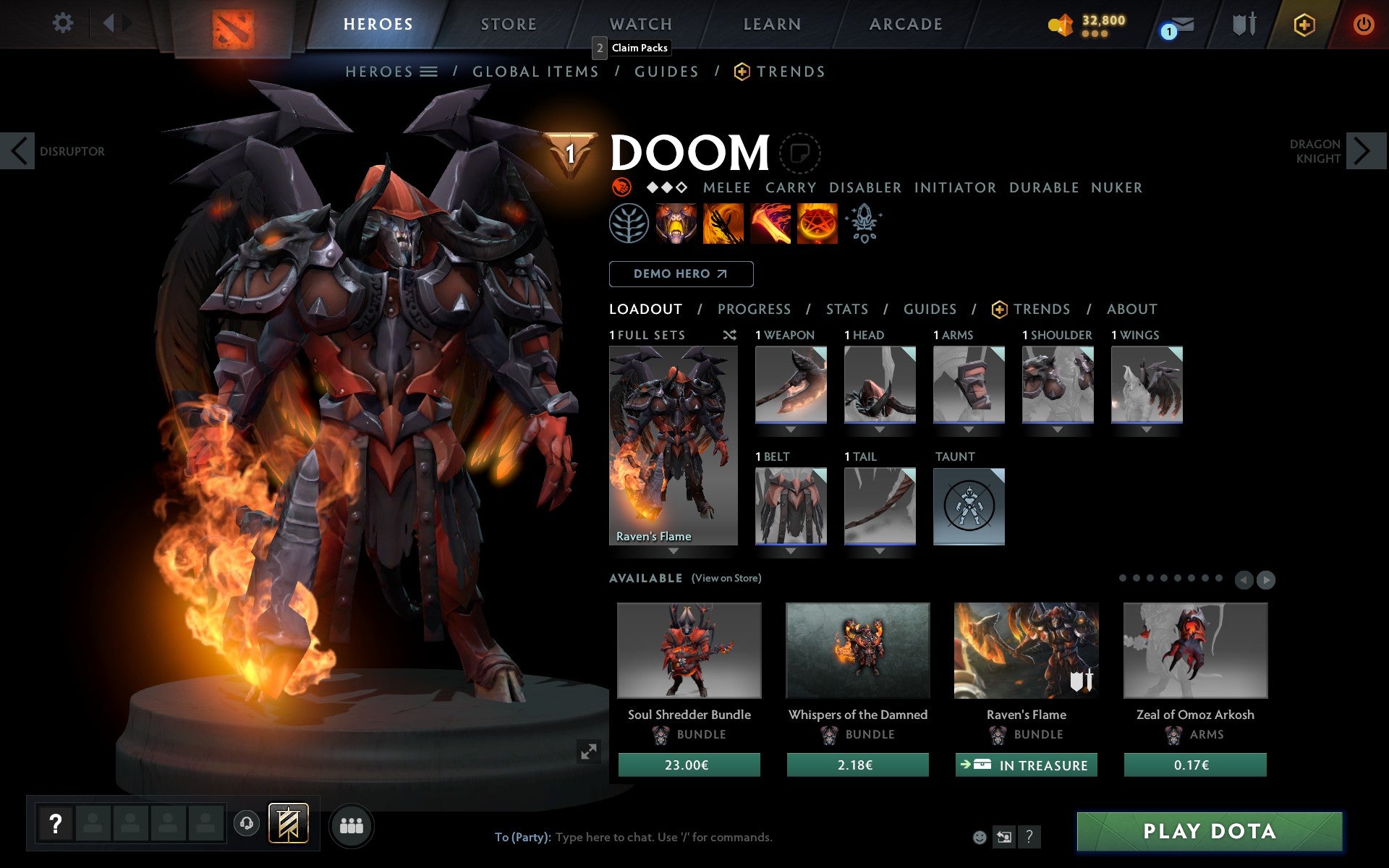Click the talent tree icon beside abilities
The height and width of the screenshot is (868, 1389).
(629, 224)
